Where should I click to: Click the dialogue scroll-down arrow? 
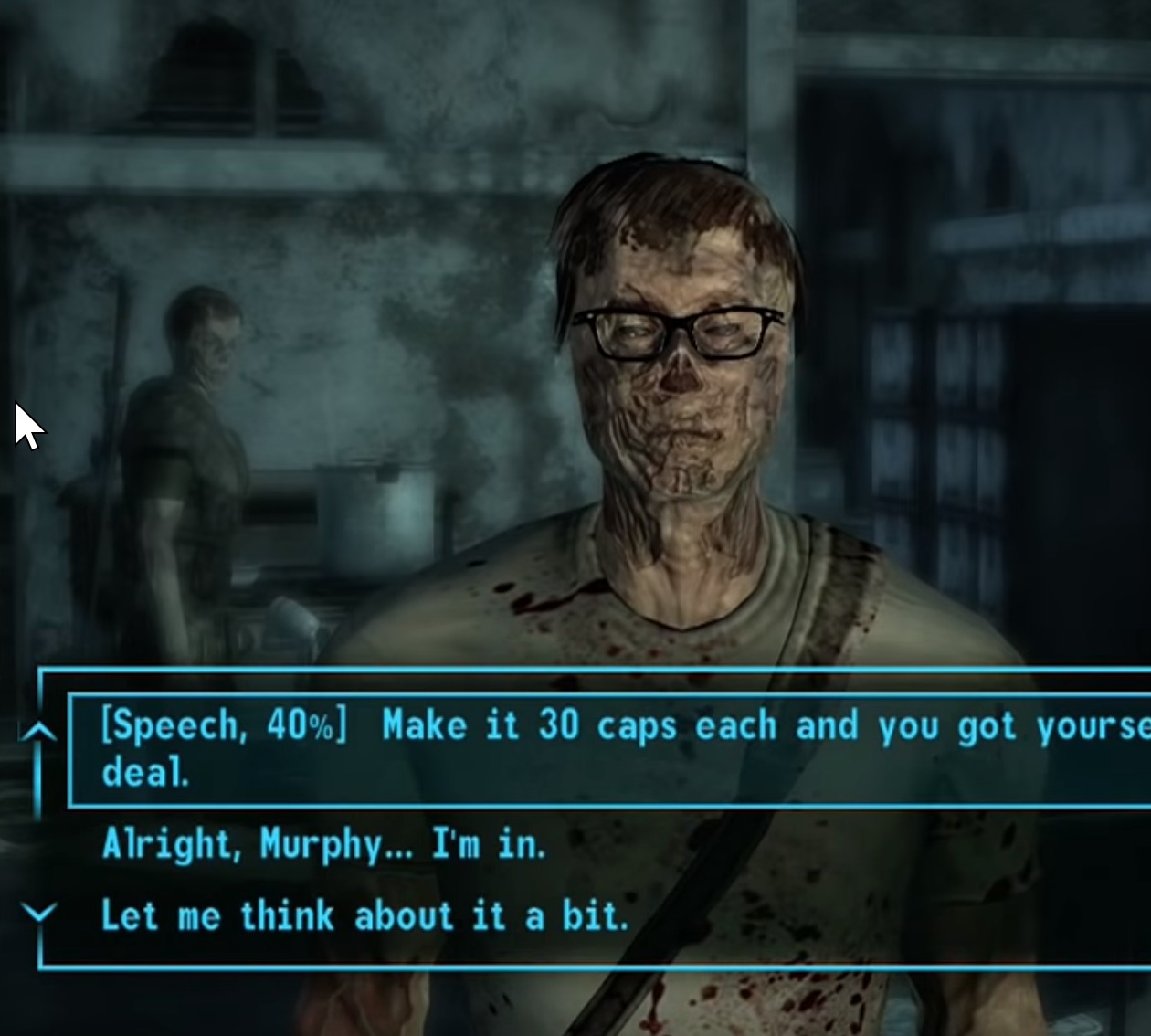point(38,912)
